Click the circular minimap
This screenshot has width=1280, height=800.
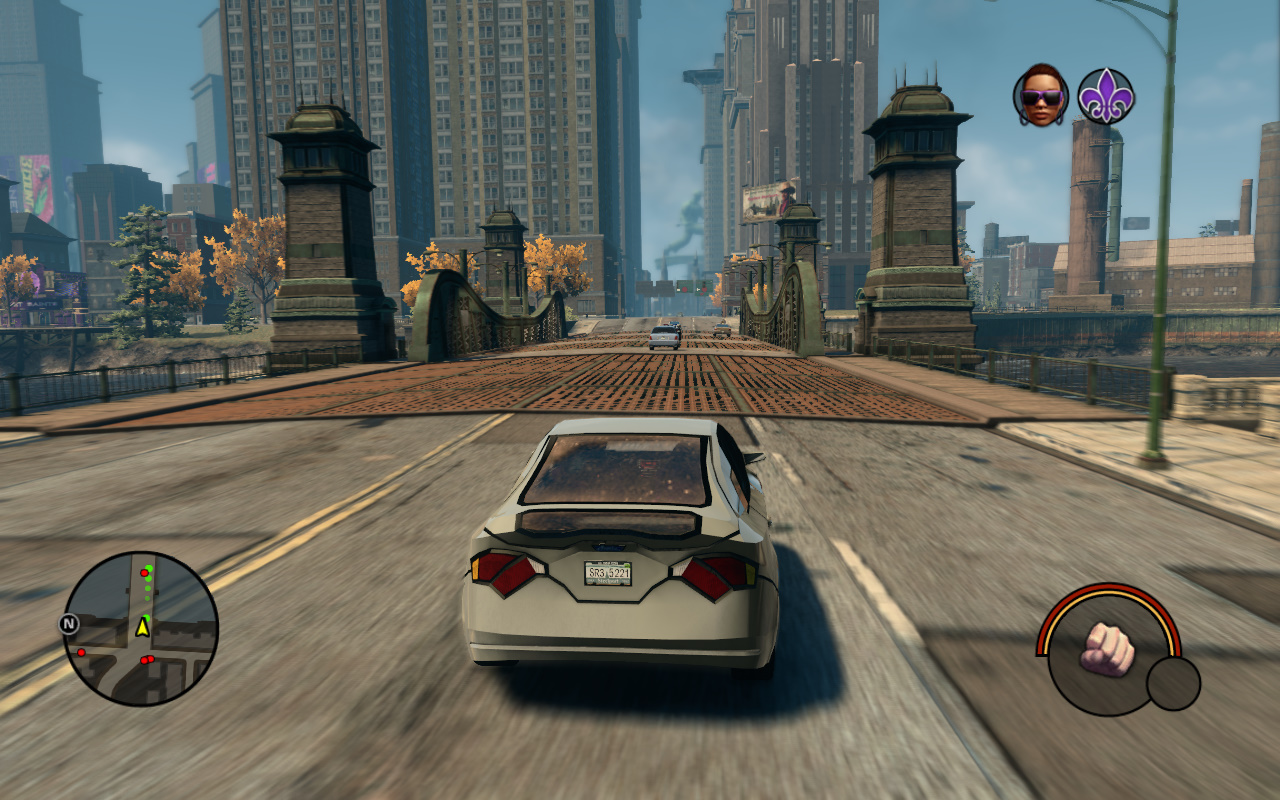pos(140,629)
